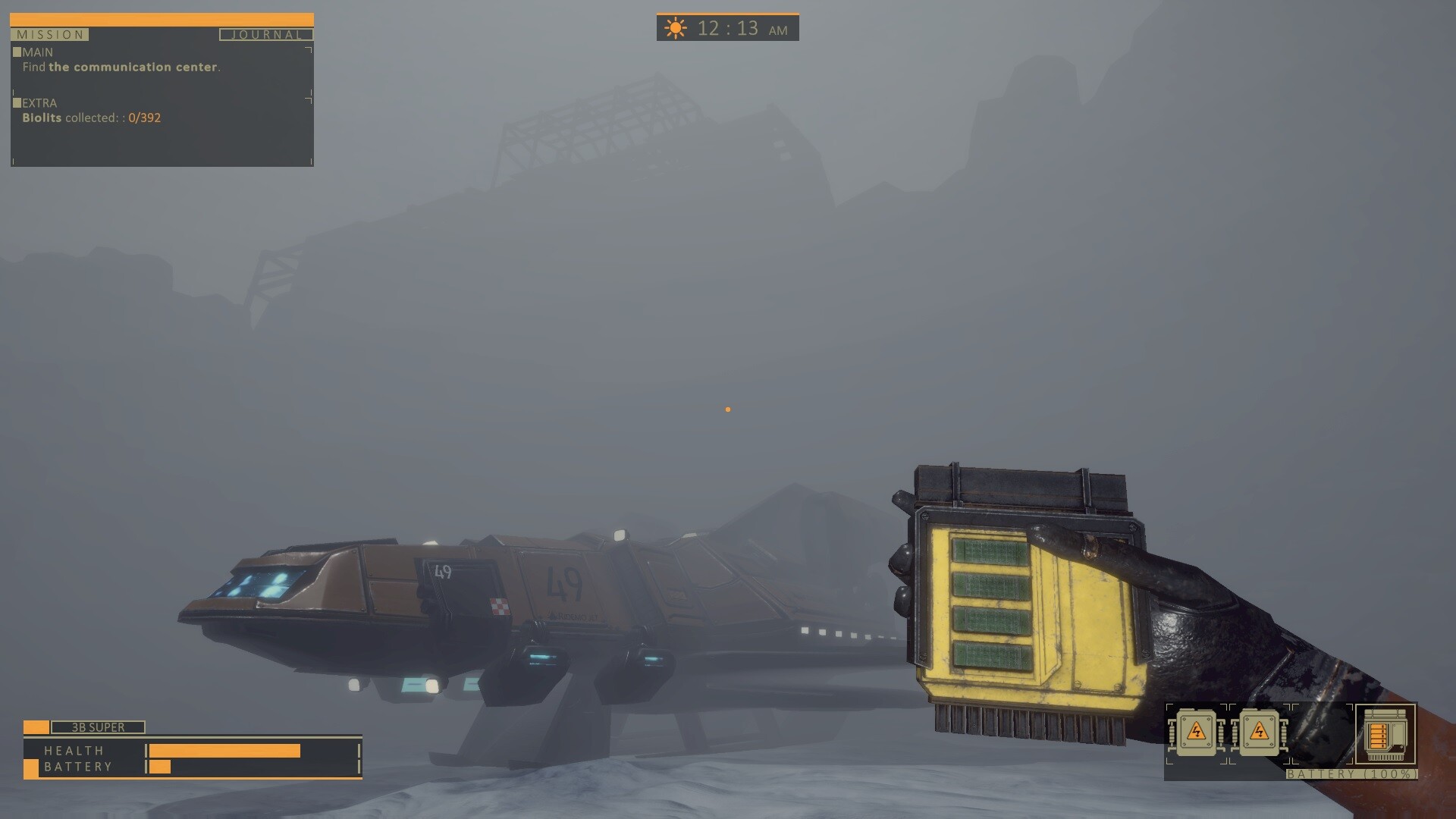Click the sun icon beside the clock
Image resolution: width=1456 pixels, height=819 pixels.
click(673, 27)
